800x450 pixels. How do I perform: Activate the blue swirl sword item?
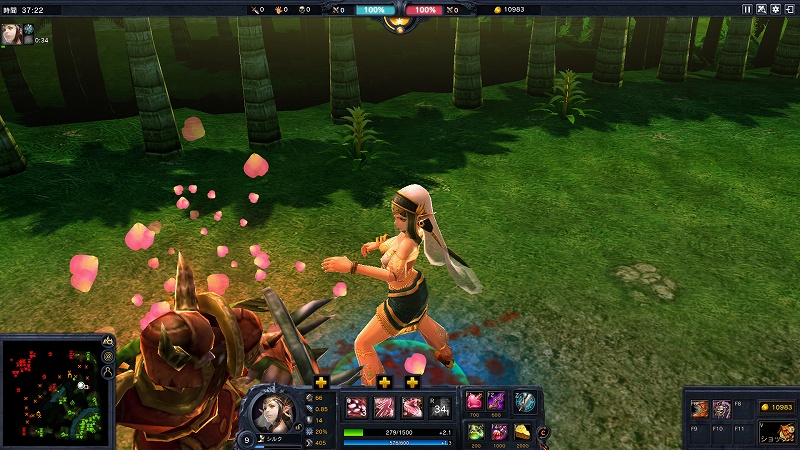[x=524, y=402]
